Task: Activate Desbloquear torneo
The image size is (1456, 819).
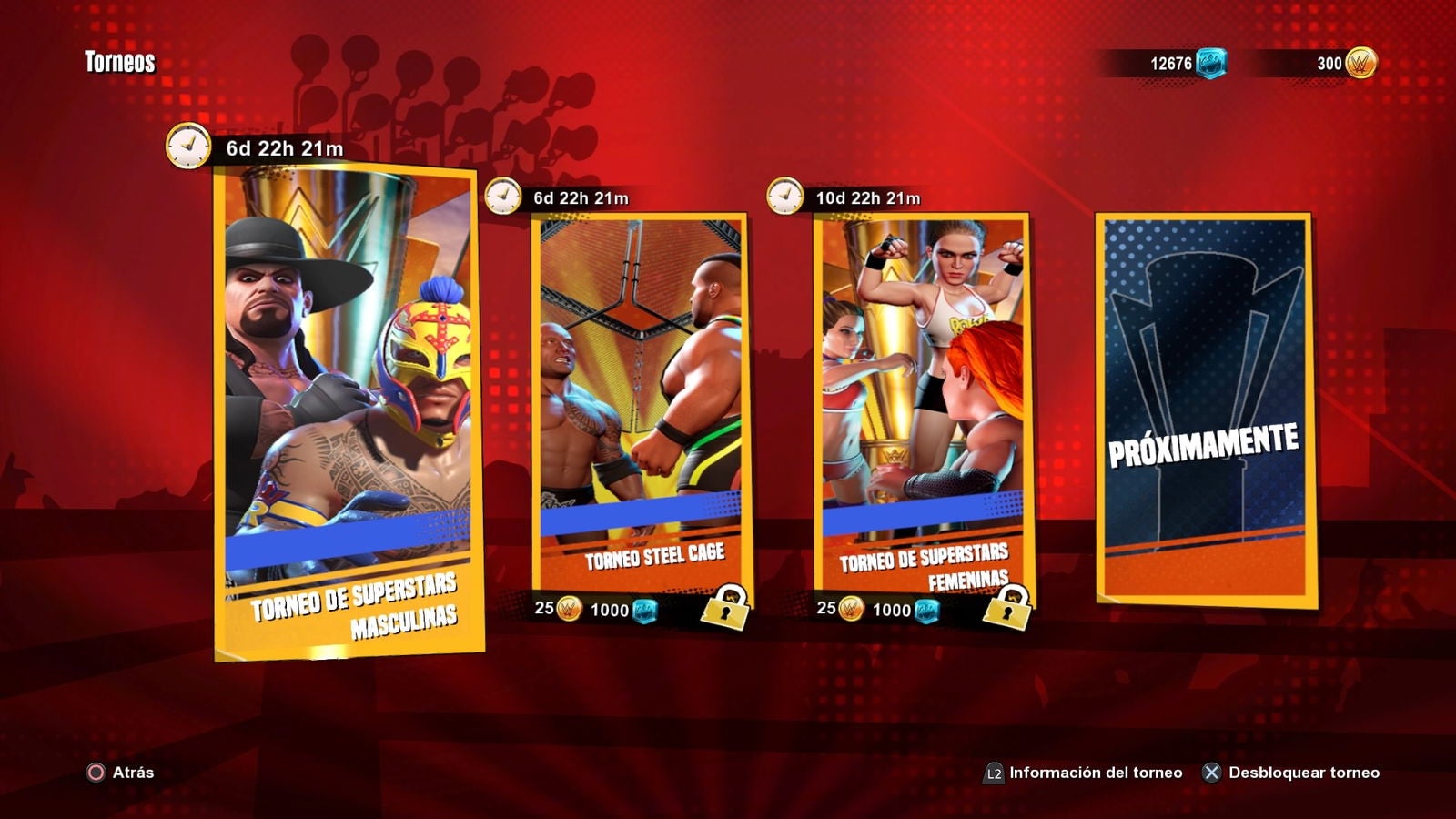Action: [1291, 773]
